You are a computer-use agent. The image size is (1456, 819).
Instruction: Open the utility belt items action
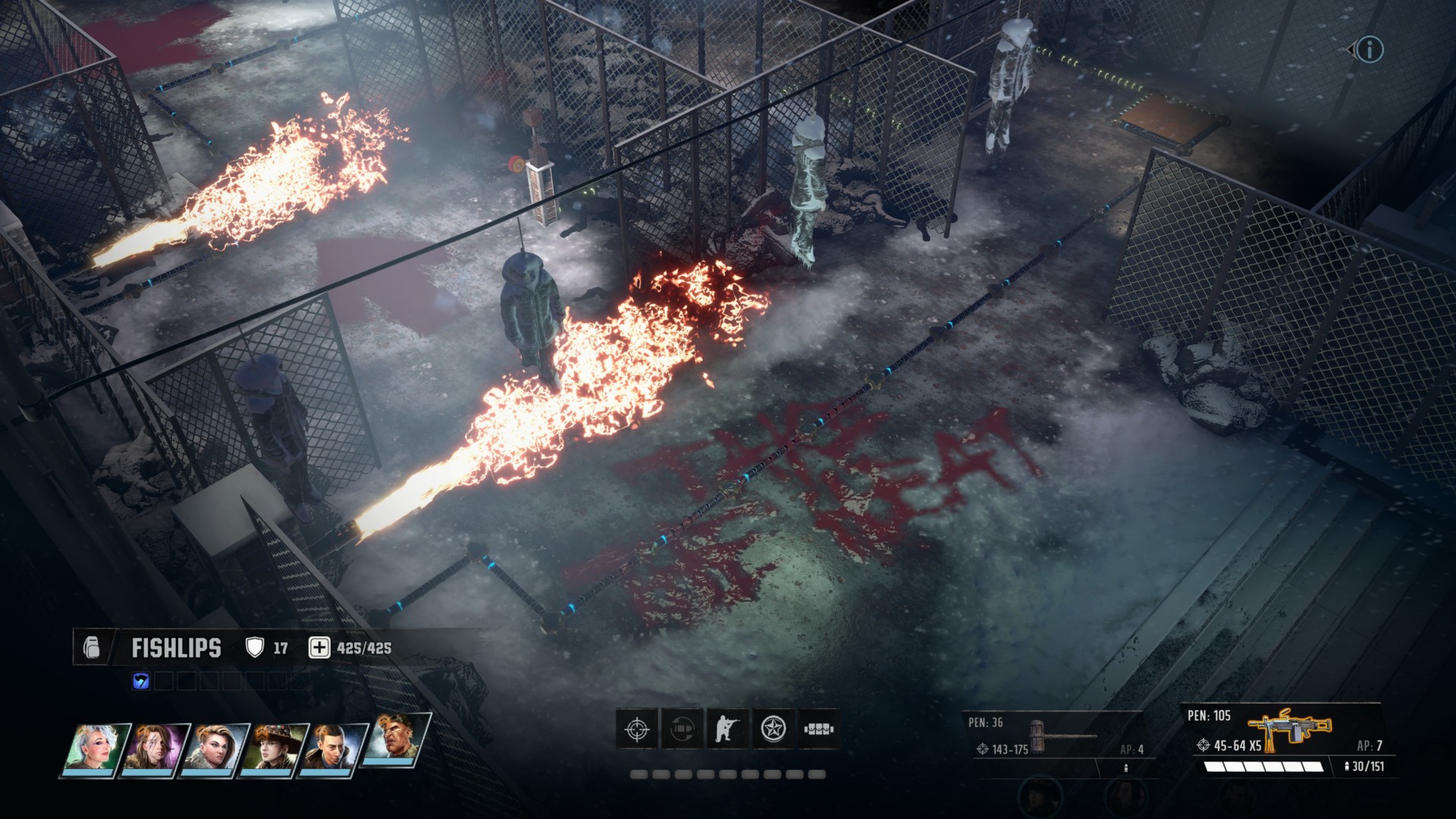click(819, 730)
